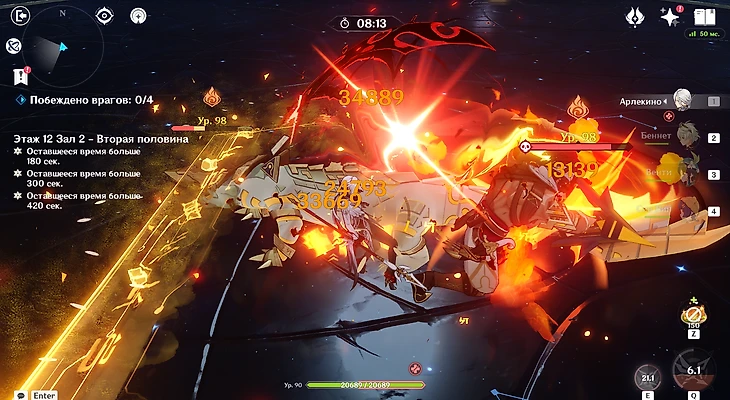730x400 pixels.
Task: Switch to the fourth party member
Action: click(x=685, y=211)
